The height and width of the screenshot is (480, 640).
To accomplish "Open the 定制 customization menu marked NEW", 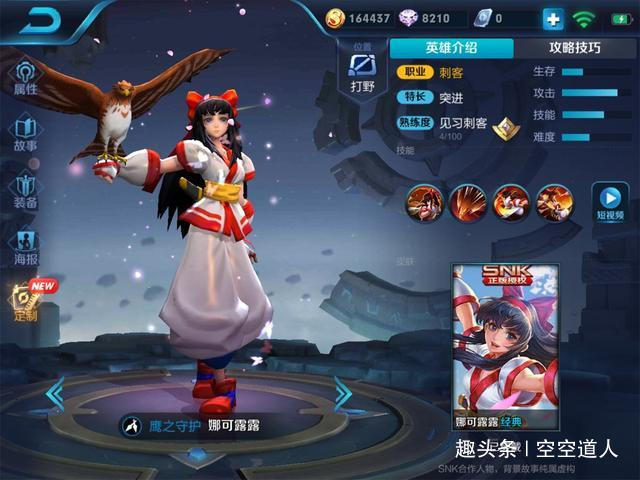I will click(x=25, y=302).
